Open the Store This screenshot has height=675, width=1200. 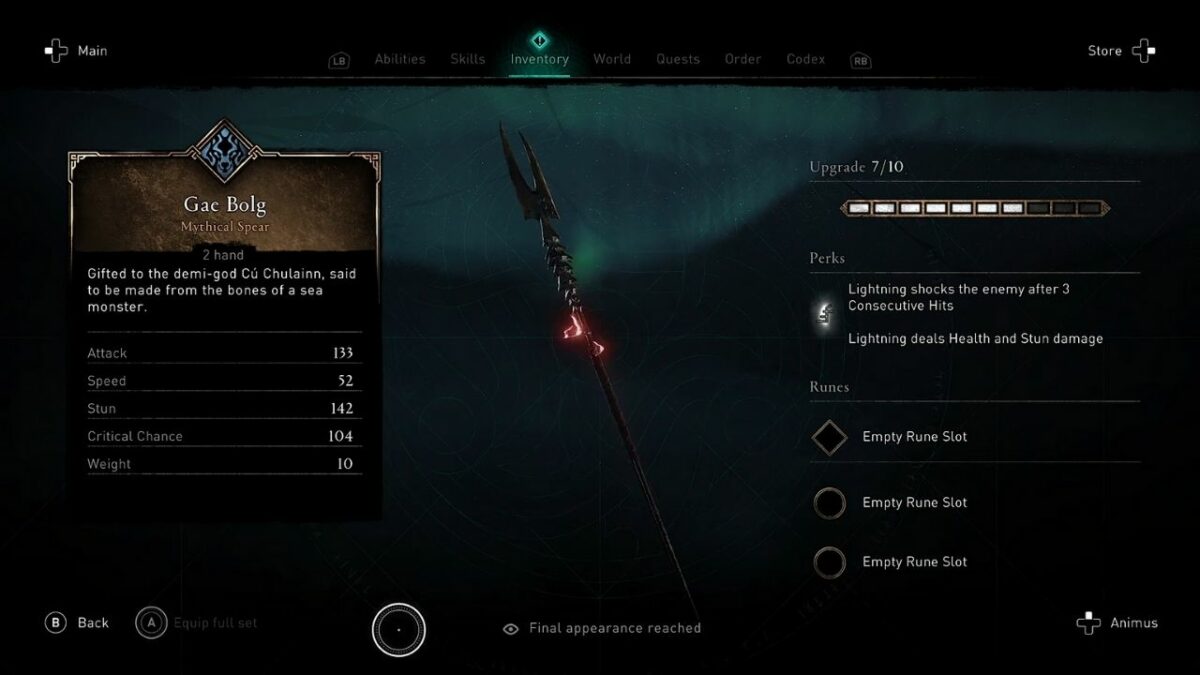(1121, 51)
